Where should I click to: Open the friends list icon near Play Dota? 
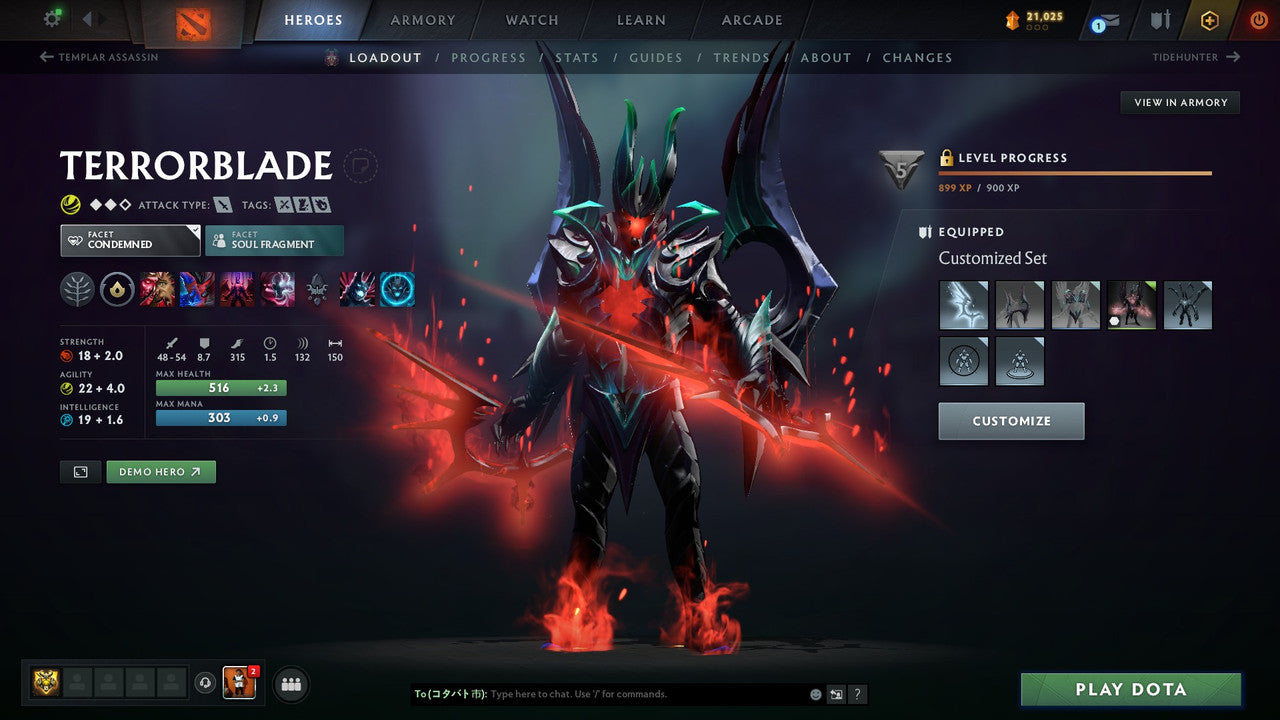tap(290, 683)
